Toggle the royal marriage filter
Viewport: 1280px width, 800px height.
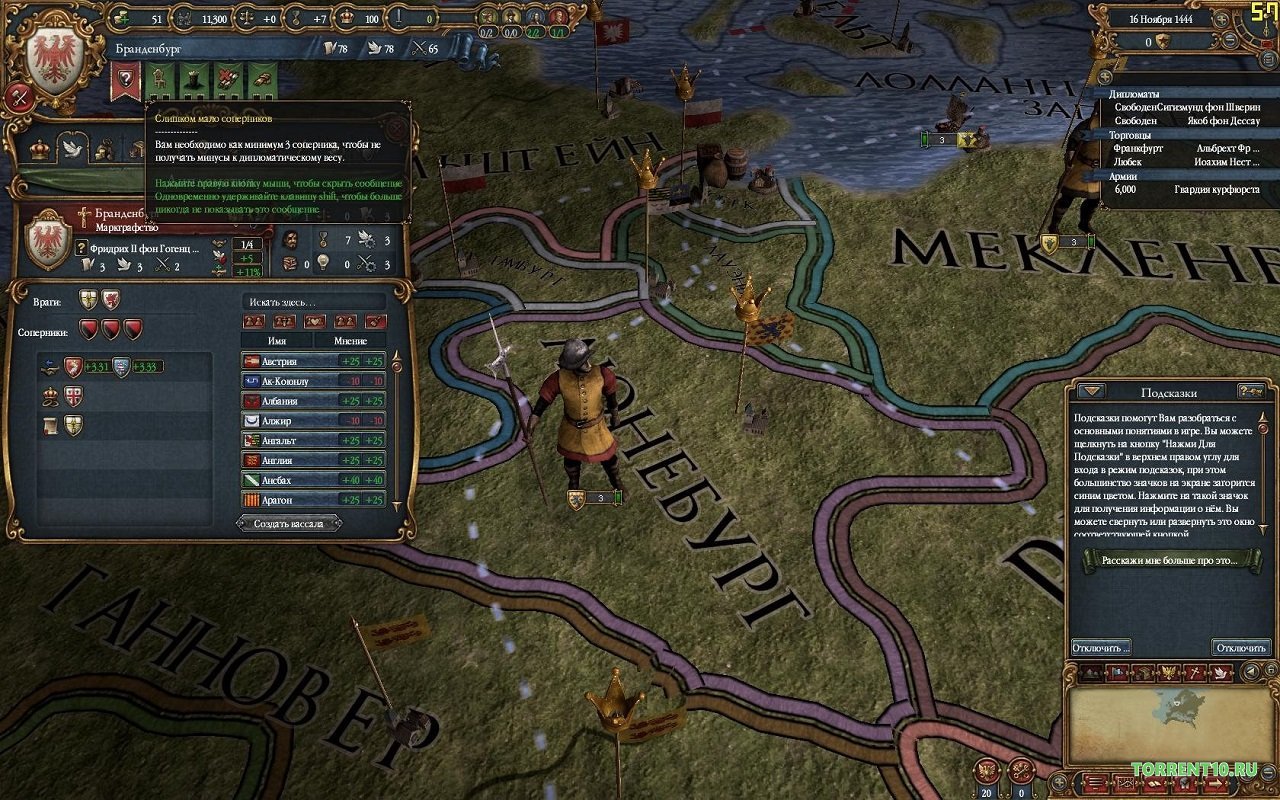pos(315,321)
